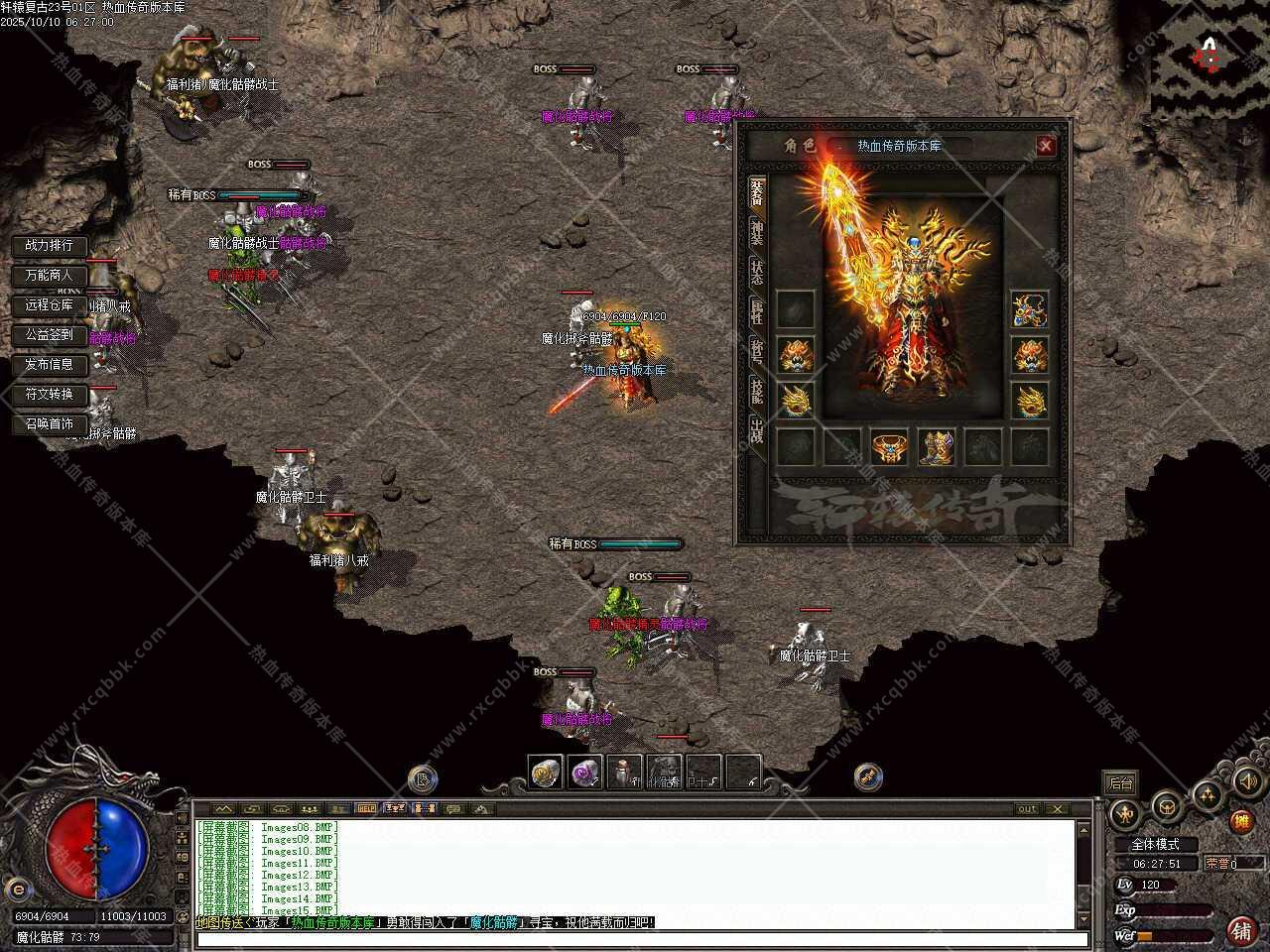Click the 公益签到 daily sign-in button
1270x952 pixels.
tap(50, 334)
